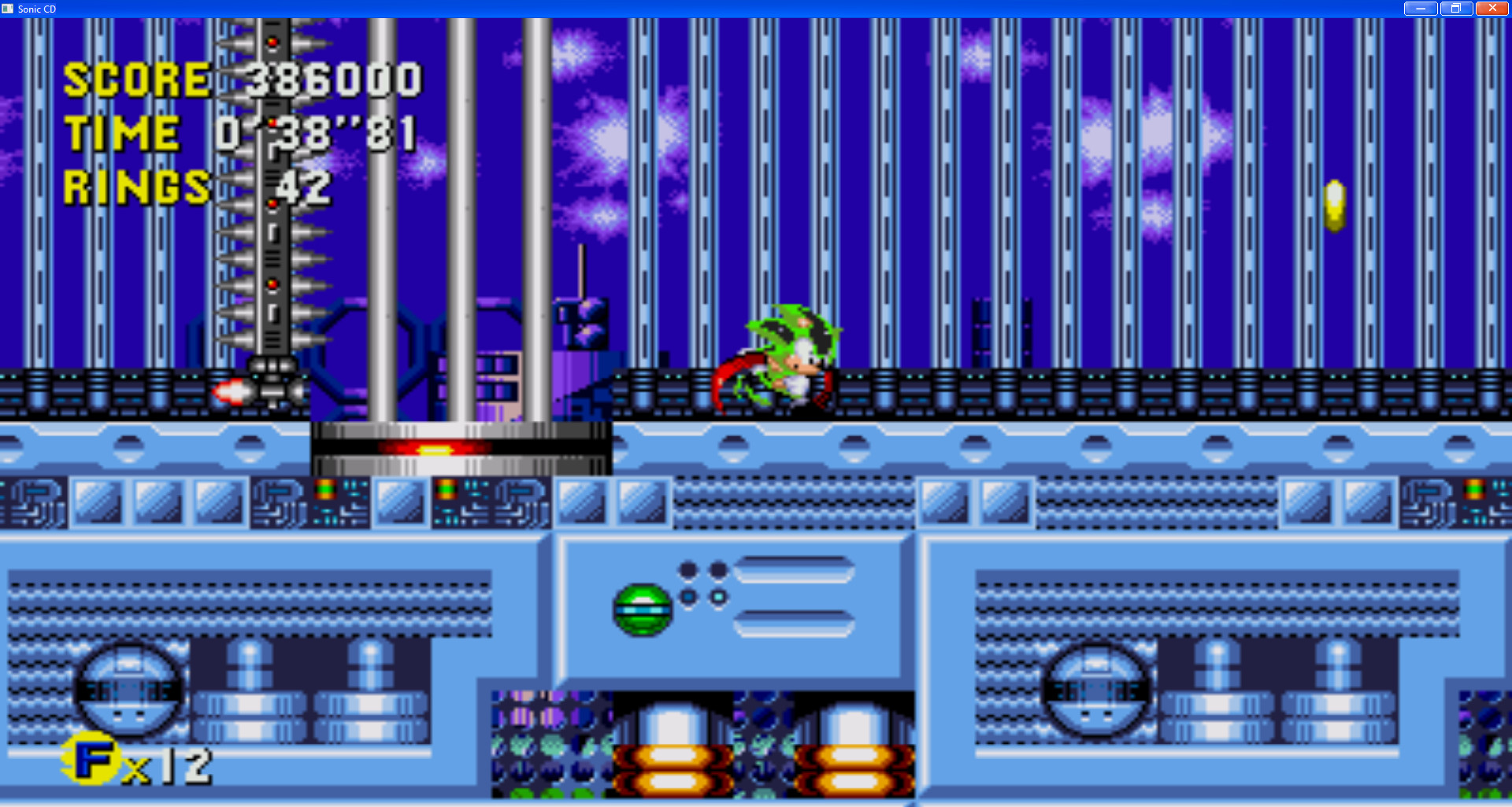Click the green globe lamp on the console
Screen dimensions: 1512x807
coord(639,610)
